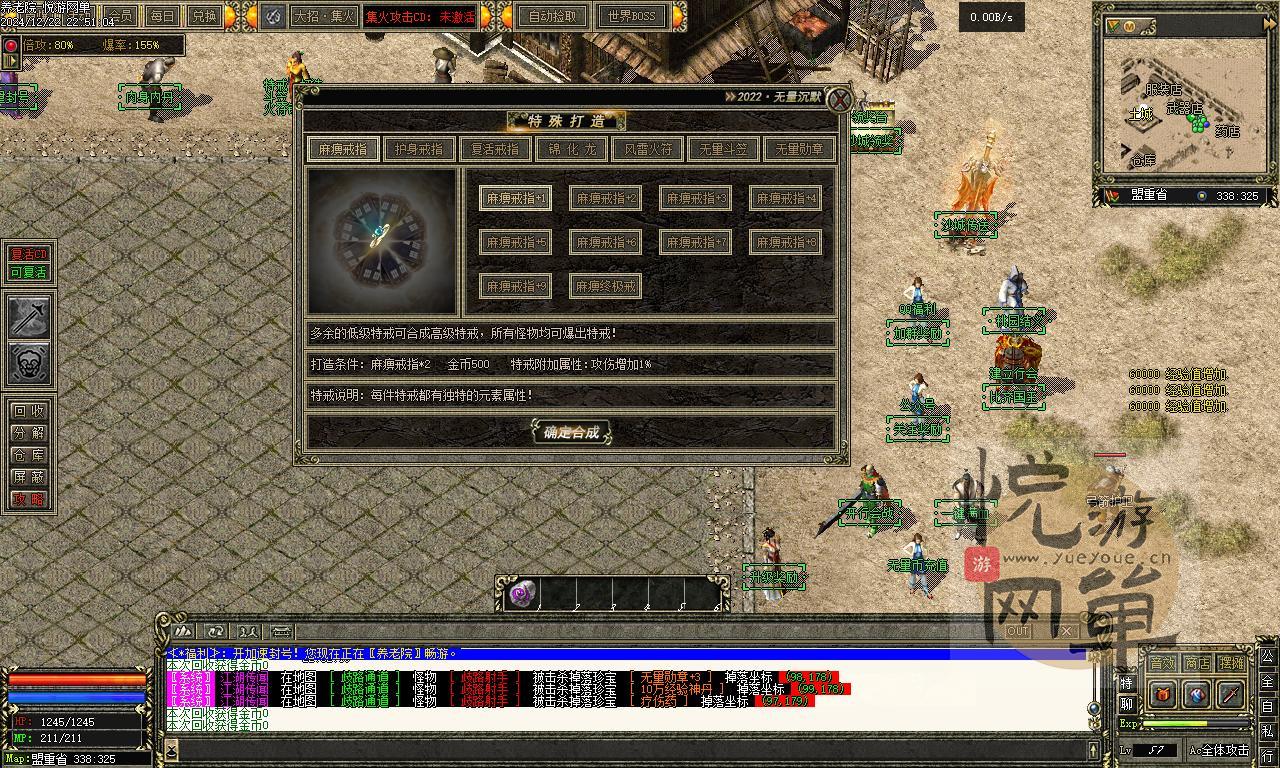Click the 回收 recycle button
Viewport: 1280px width, 768px height.
pyautogui.click(x=28, y=411)
